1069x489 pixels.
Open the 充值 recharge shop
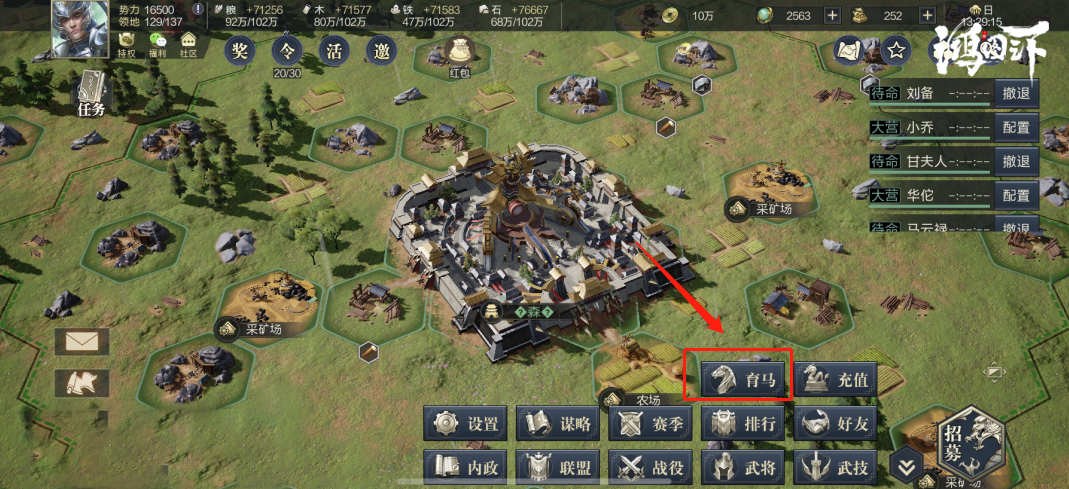point(838,379)
